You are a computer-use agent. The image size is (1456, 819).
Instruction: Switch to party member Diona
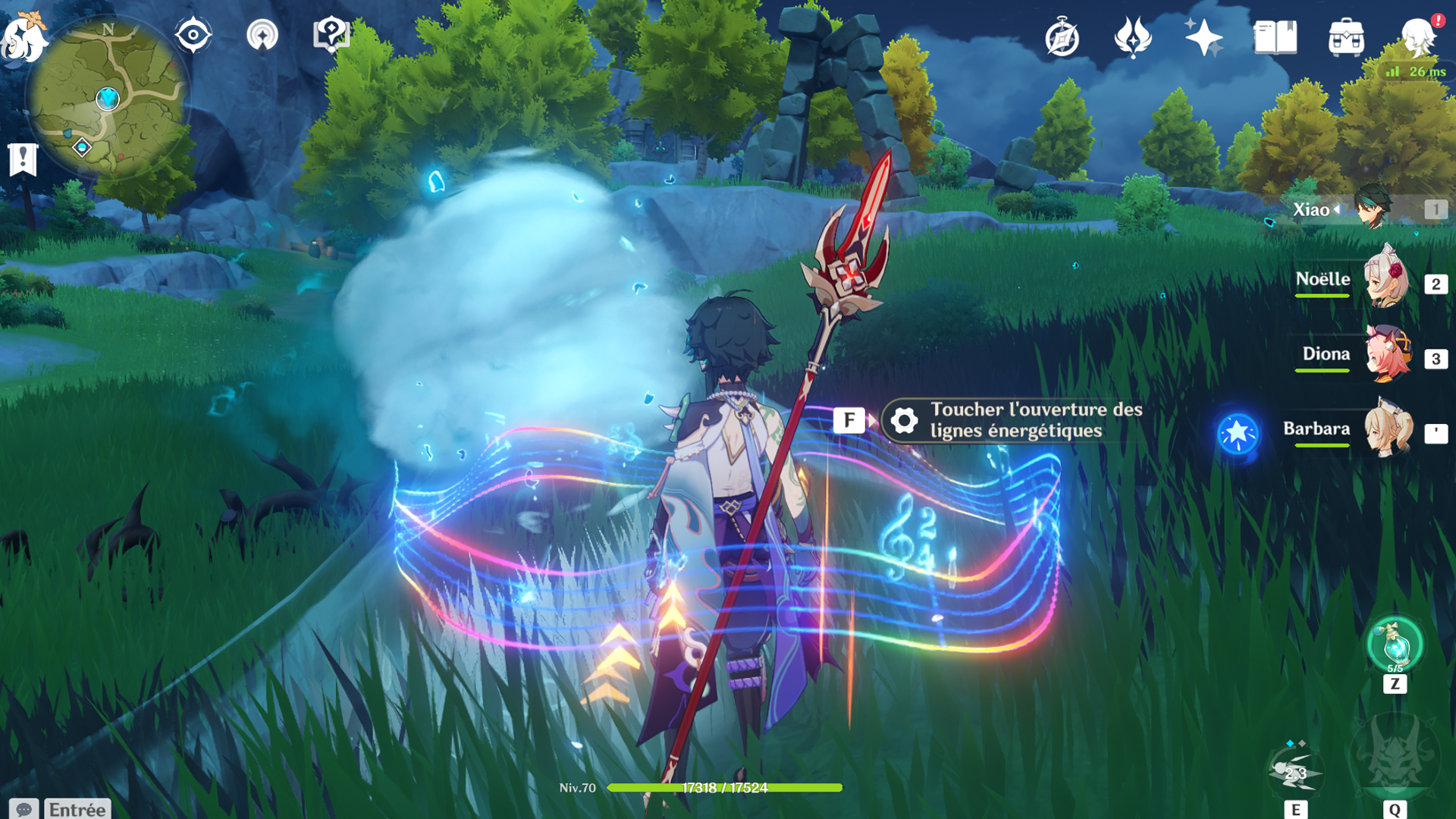coord(1386,354)
